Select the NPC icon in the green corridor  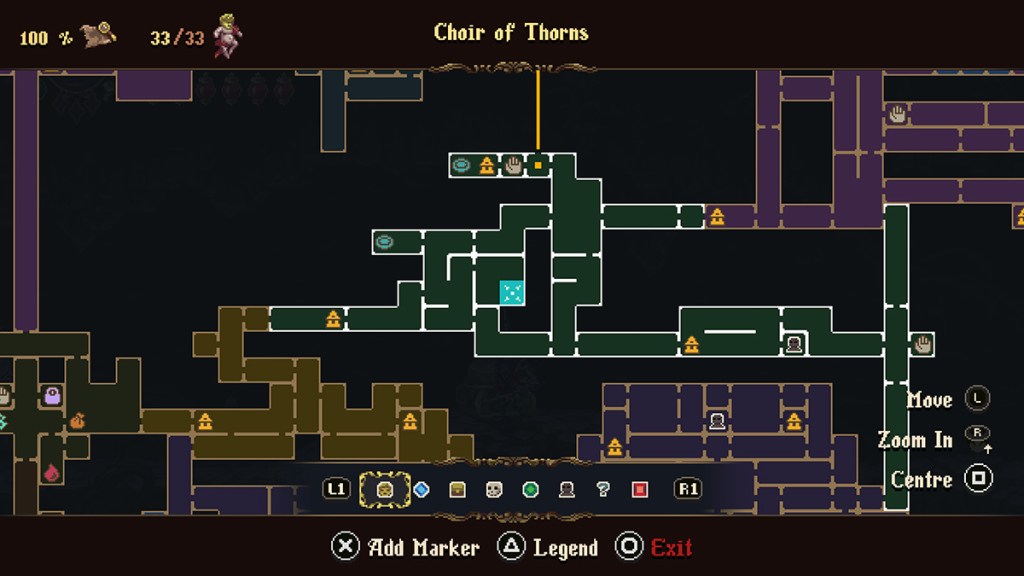pyautogui.click(x=794, y=345)
